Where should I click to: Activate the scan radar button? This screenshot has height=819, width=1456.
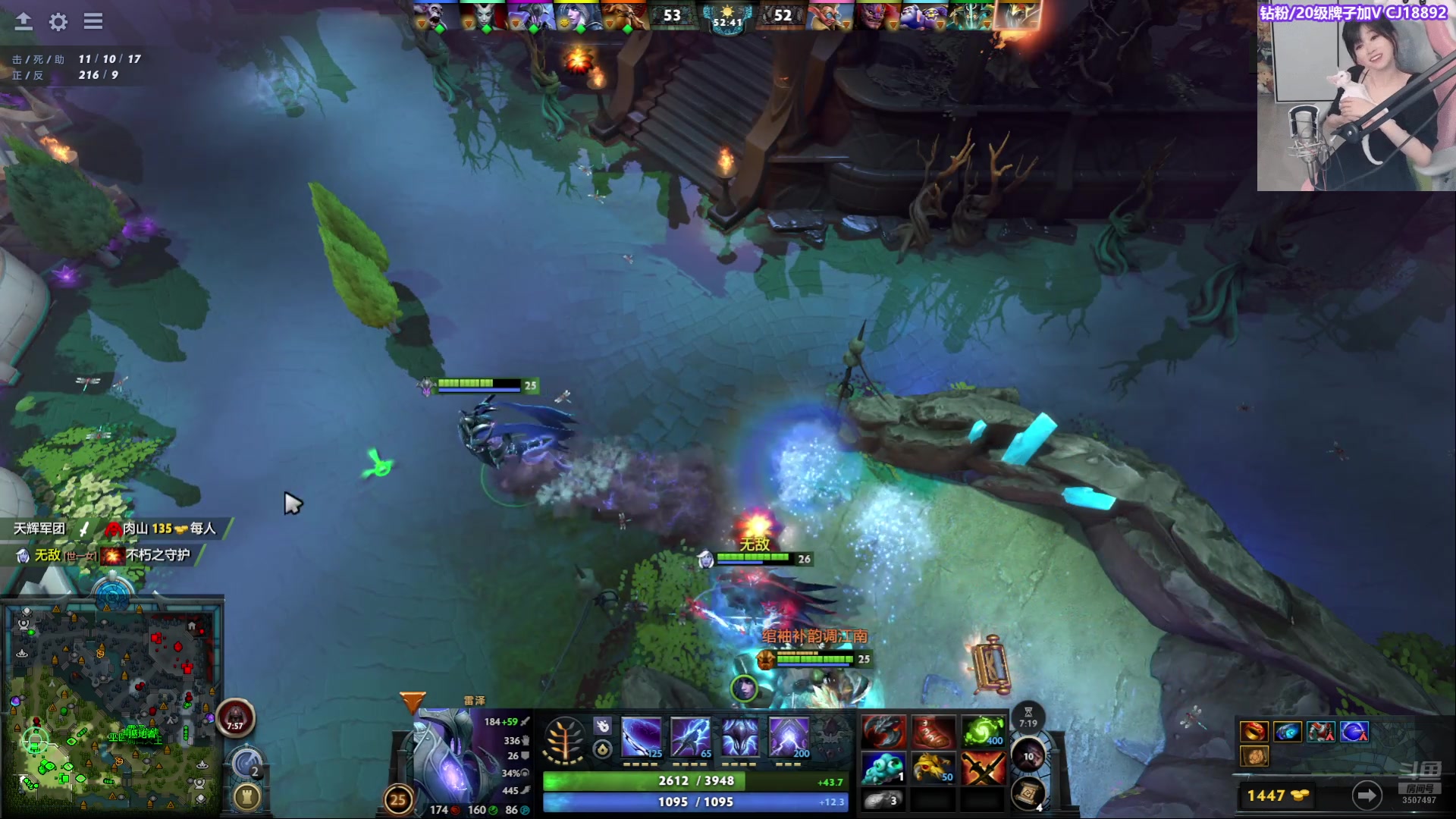246,762
